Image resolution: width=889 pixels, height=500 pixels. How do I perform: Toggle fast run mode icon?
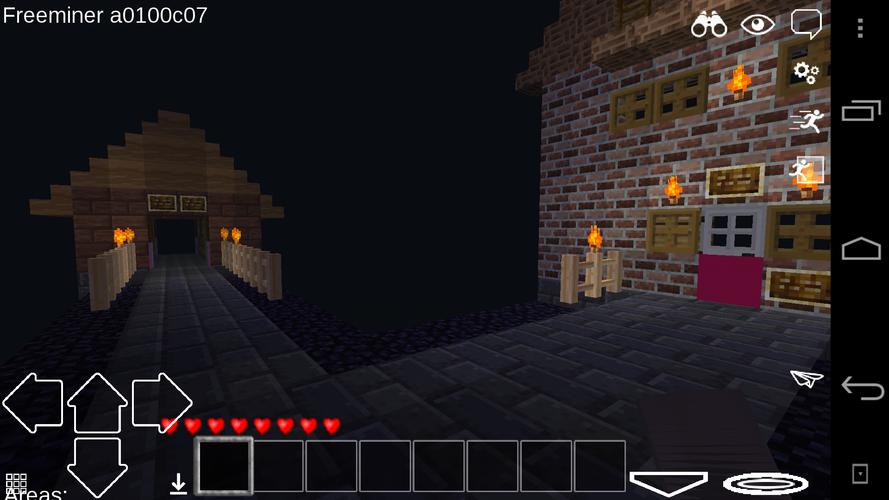(806, 121)
